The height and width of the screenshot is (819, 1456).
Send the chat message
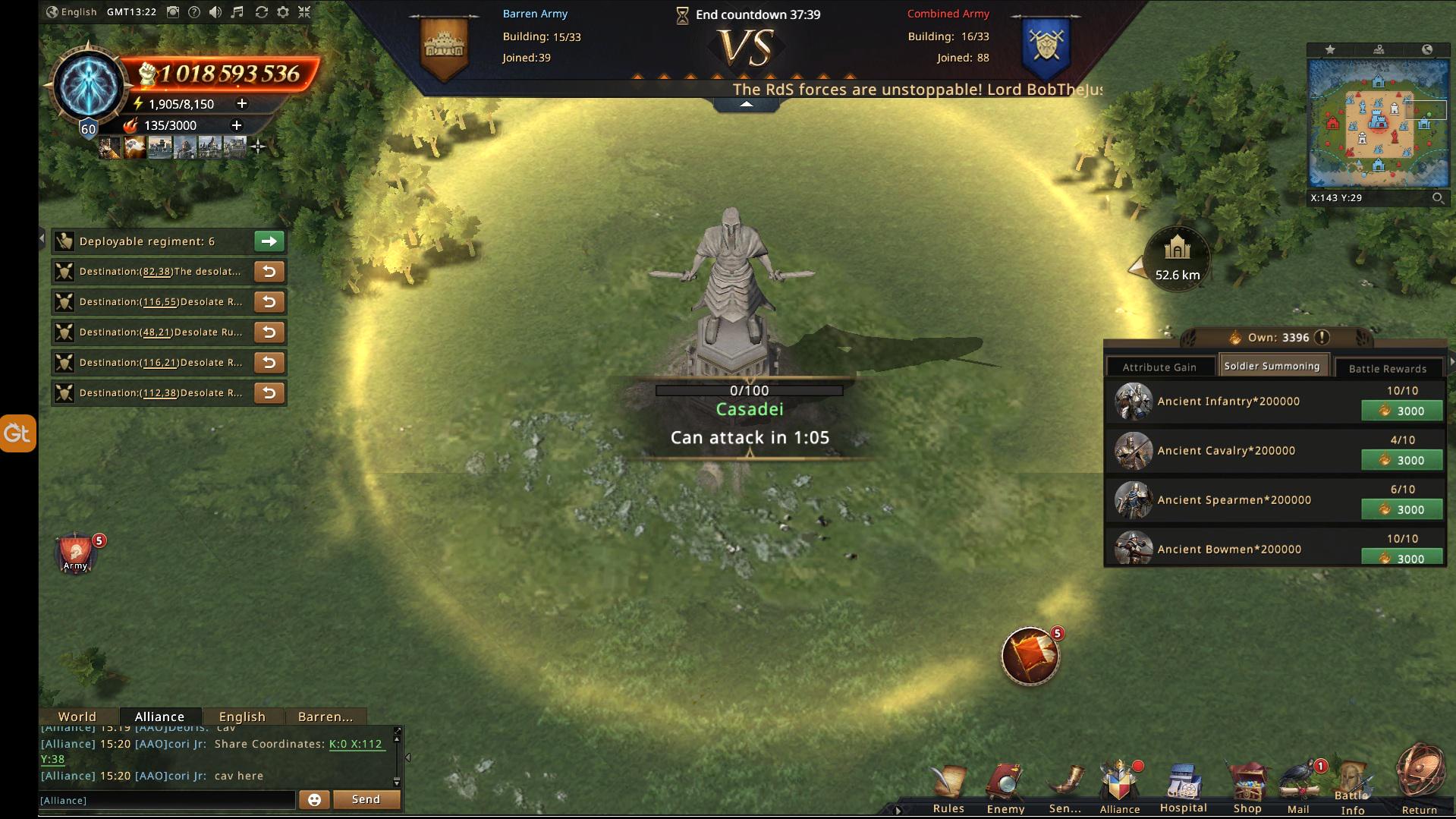(366, 799)
